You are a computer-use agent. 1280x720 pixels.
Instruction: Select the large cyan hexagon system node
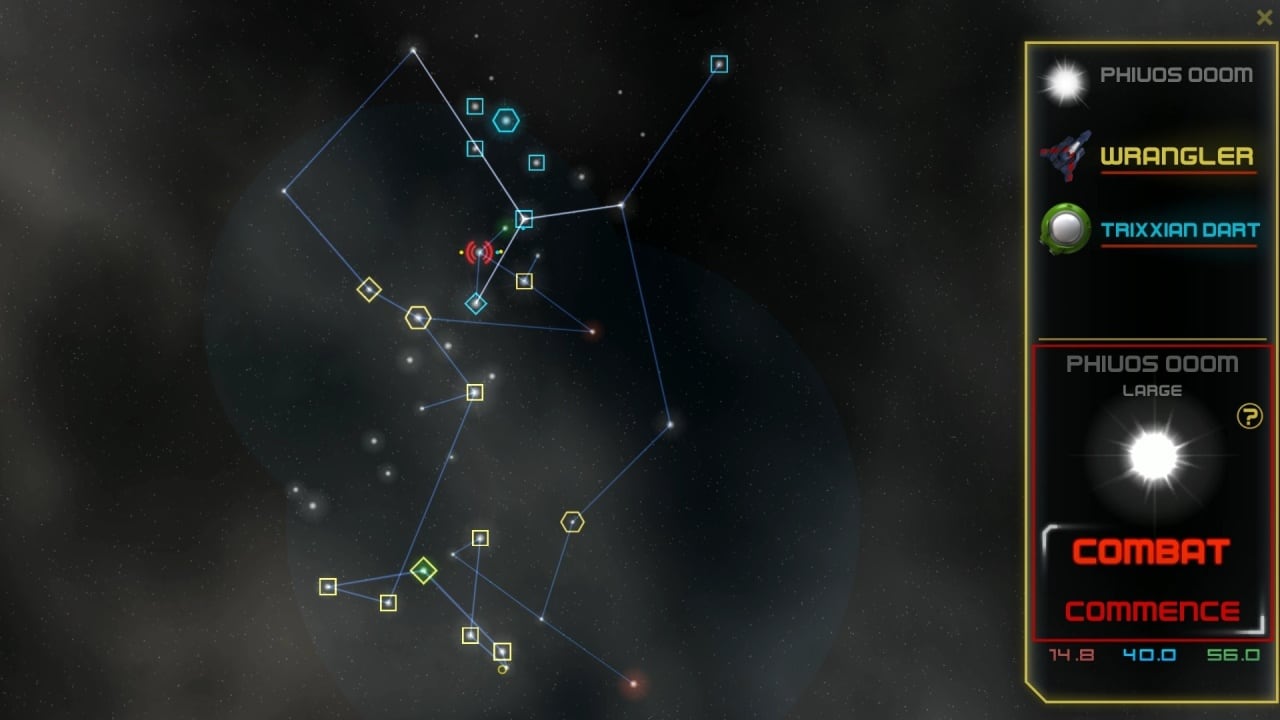pyautogui.click(x=506, y=121)
